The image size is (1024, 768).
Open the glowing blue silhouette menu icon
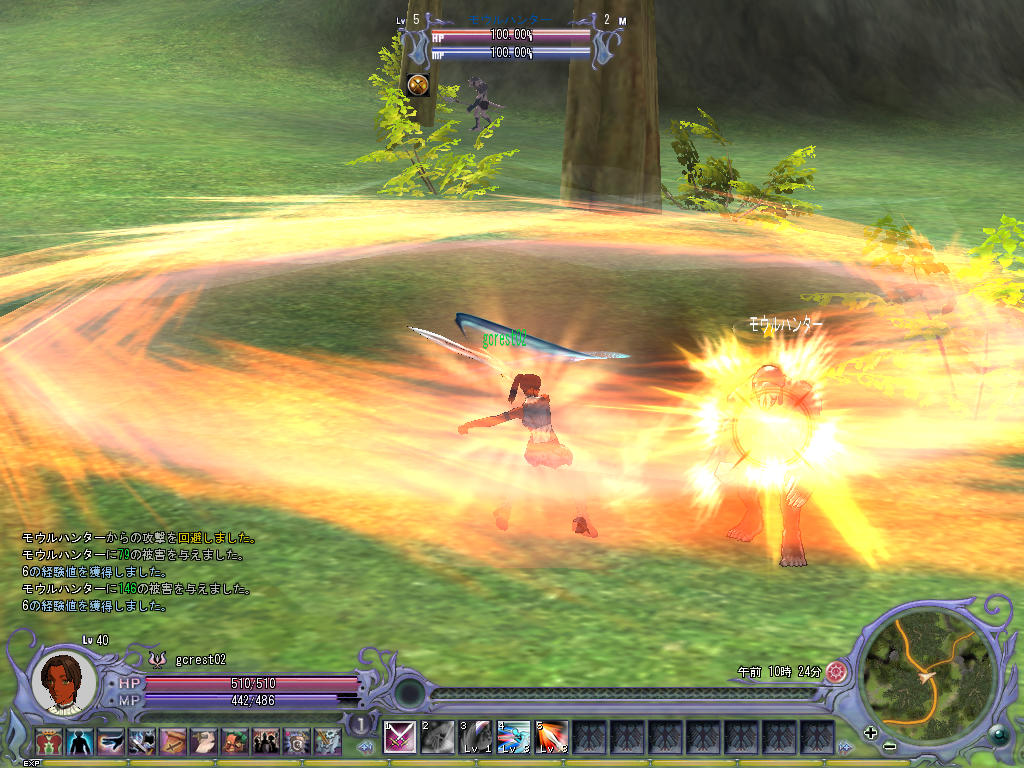(x=80, y=741)
